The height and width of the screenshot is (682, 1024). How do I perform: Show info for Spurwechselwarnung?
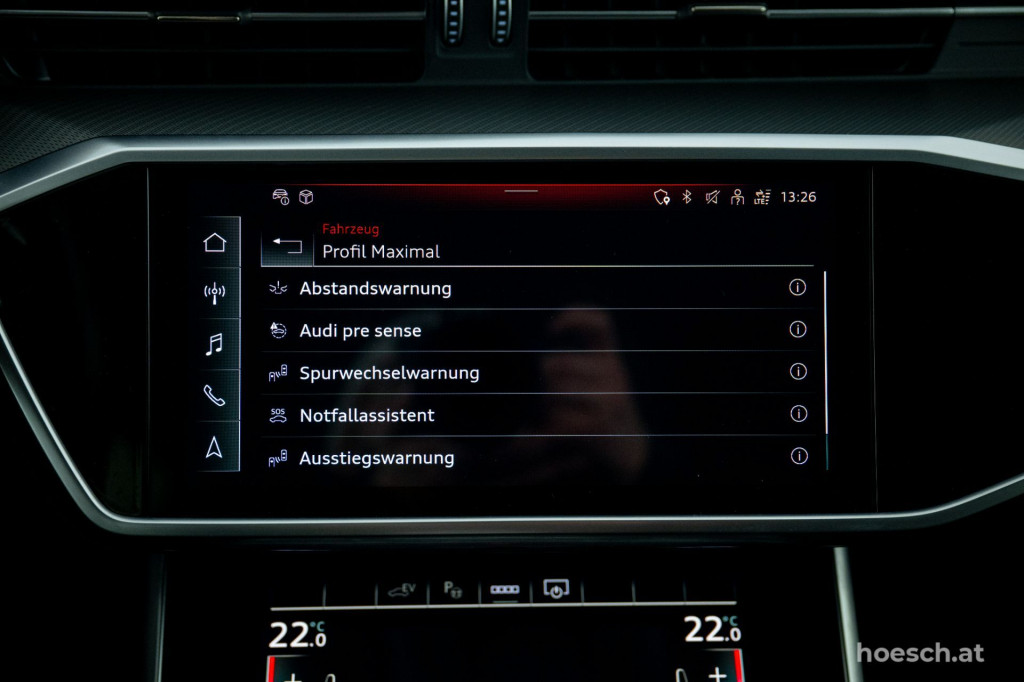[x=797, y=372]
